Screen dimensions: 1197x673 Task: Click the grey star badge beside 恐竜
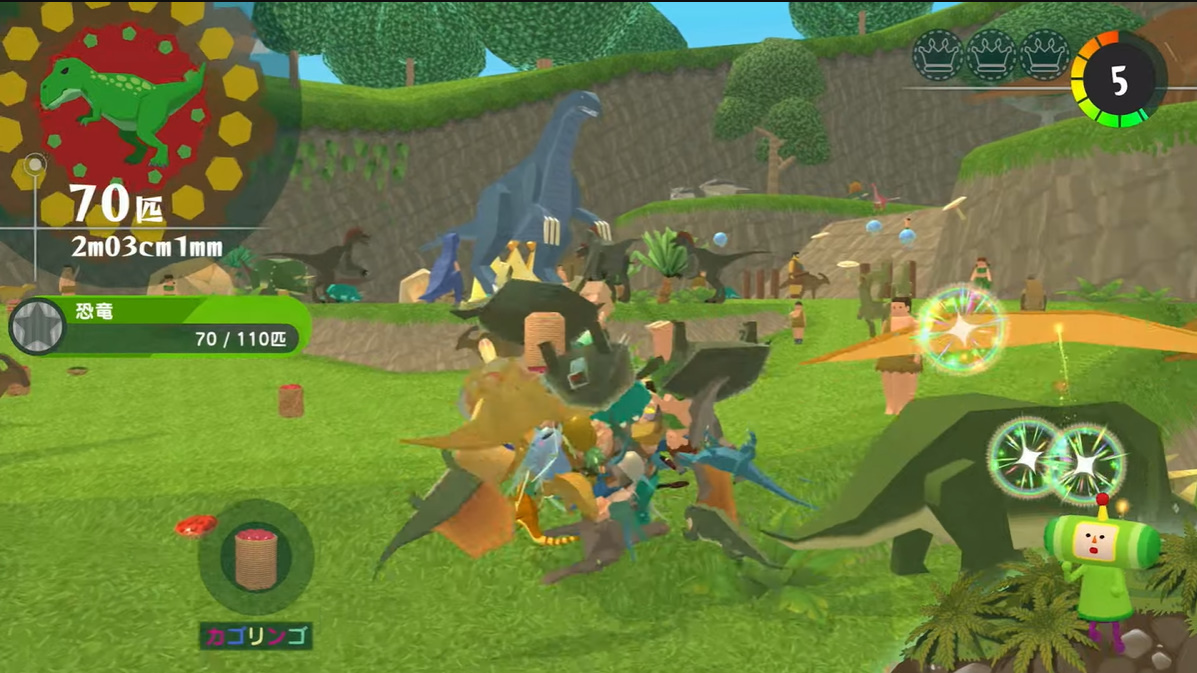point(38,326)
